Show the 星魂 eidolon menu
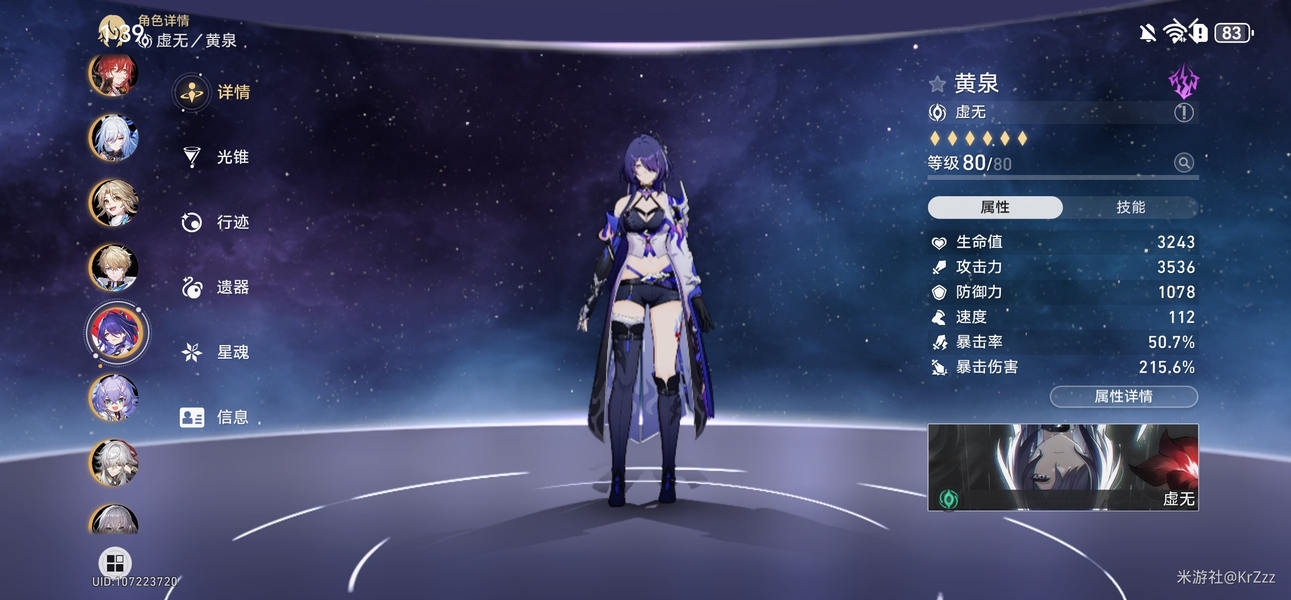 [x=215, y=352]
